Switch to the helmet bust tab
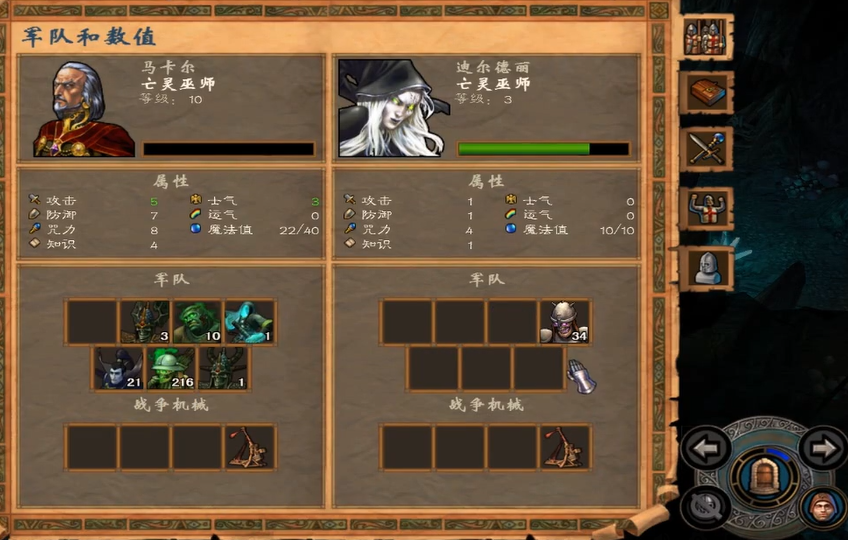848x540 pixels. coord(708,267)
